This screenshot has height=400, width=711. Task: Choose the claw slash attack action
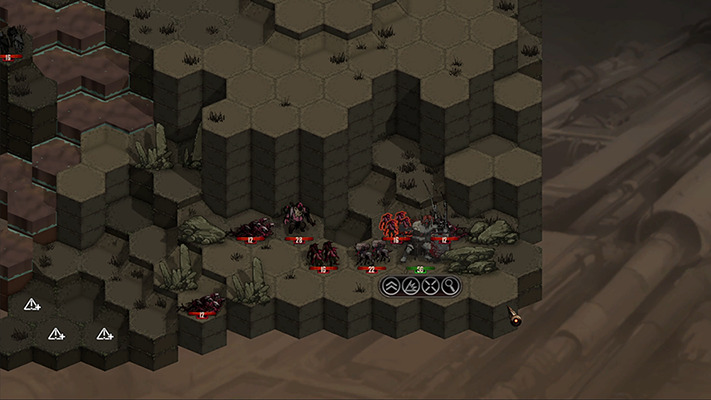[411, 287]
